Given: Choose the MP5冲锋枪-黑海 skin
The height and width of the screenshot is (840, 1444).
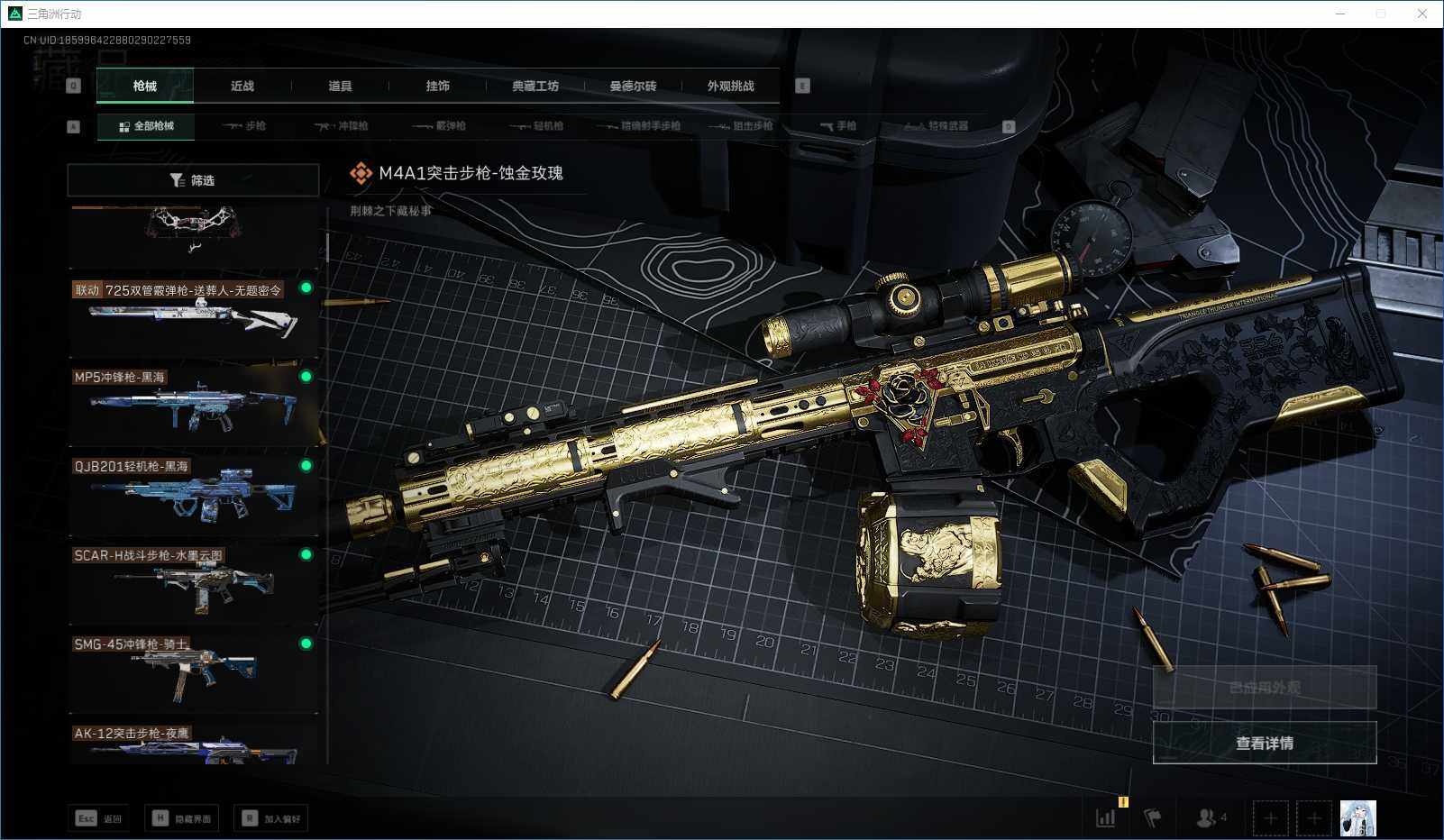Looking at the screenshot, I should tap(193, 403).
